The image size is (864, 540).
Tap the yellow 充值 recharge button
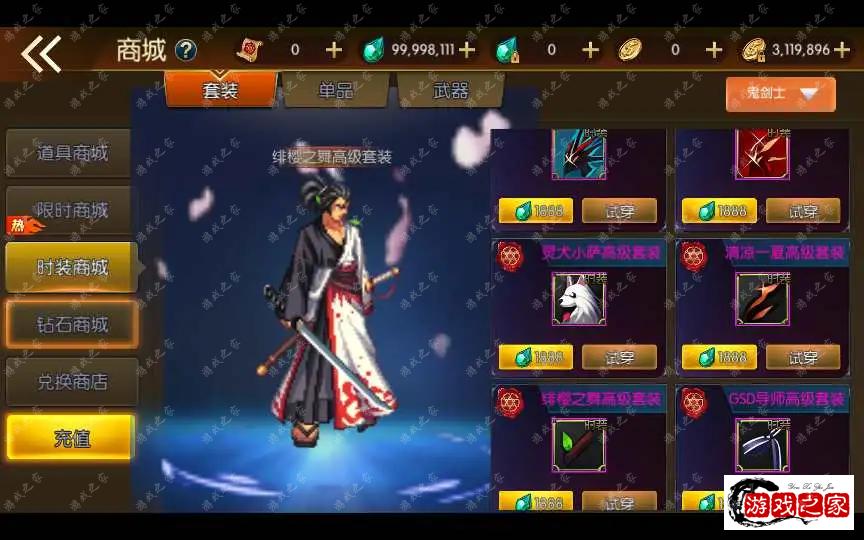pyautogui.click(x=71, y=438)
